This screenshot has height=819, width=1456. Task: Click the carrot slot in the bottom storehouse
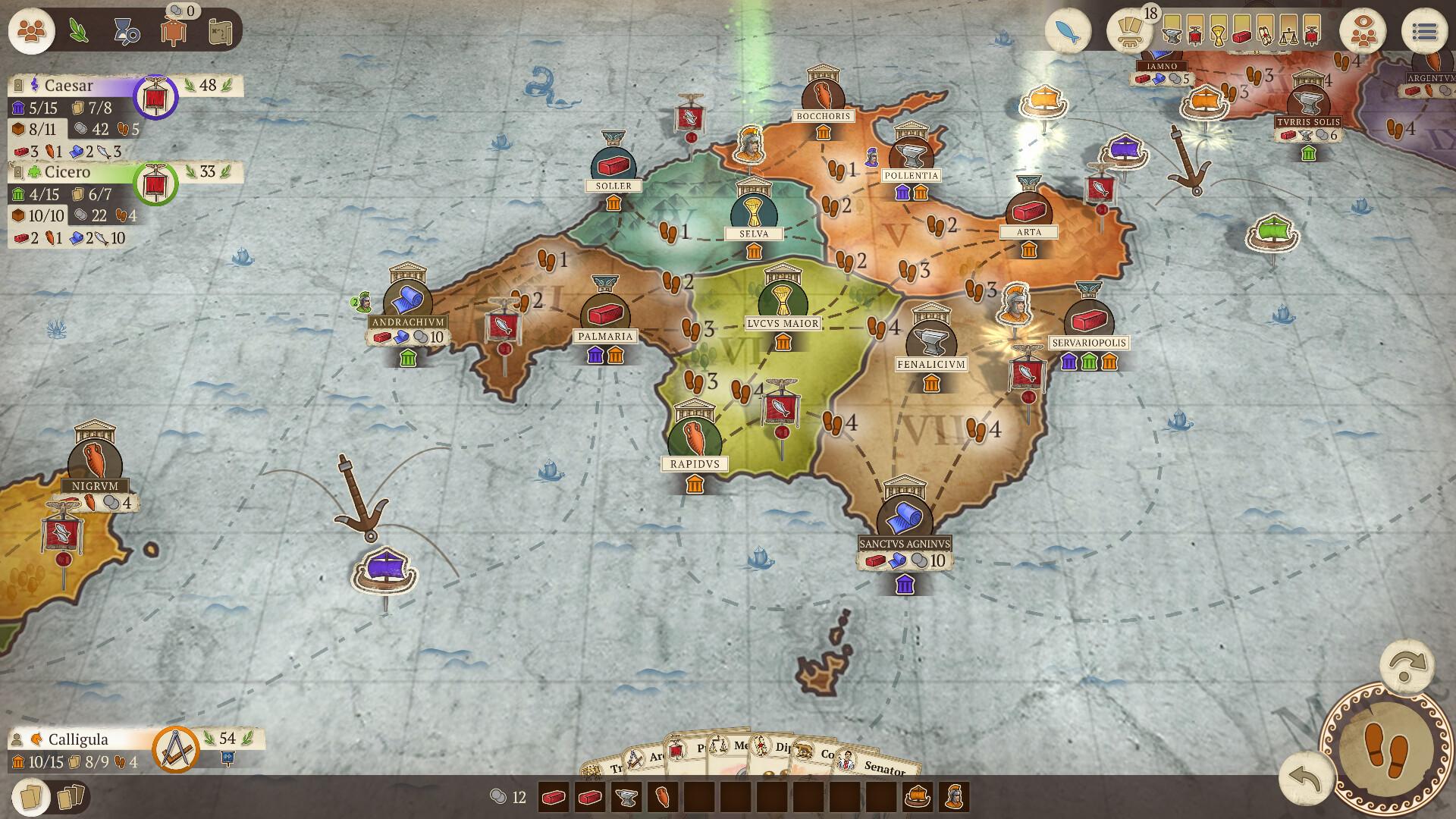(x=663, y=799)
